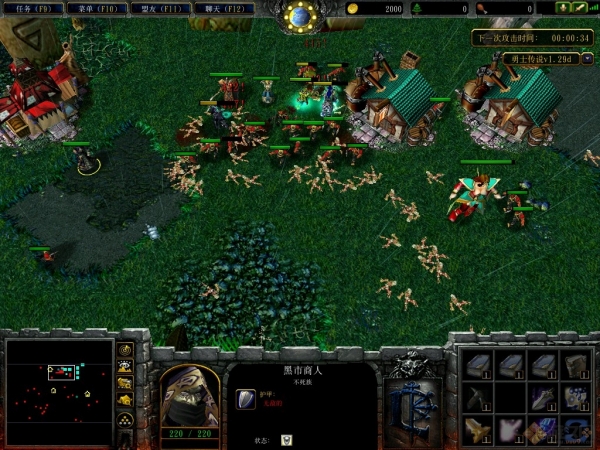This screenshot has height=450, width=600.
Task: Select the blue starry mask item
Action: pyautogui.click(x=574, y=398)
